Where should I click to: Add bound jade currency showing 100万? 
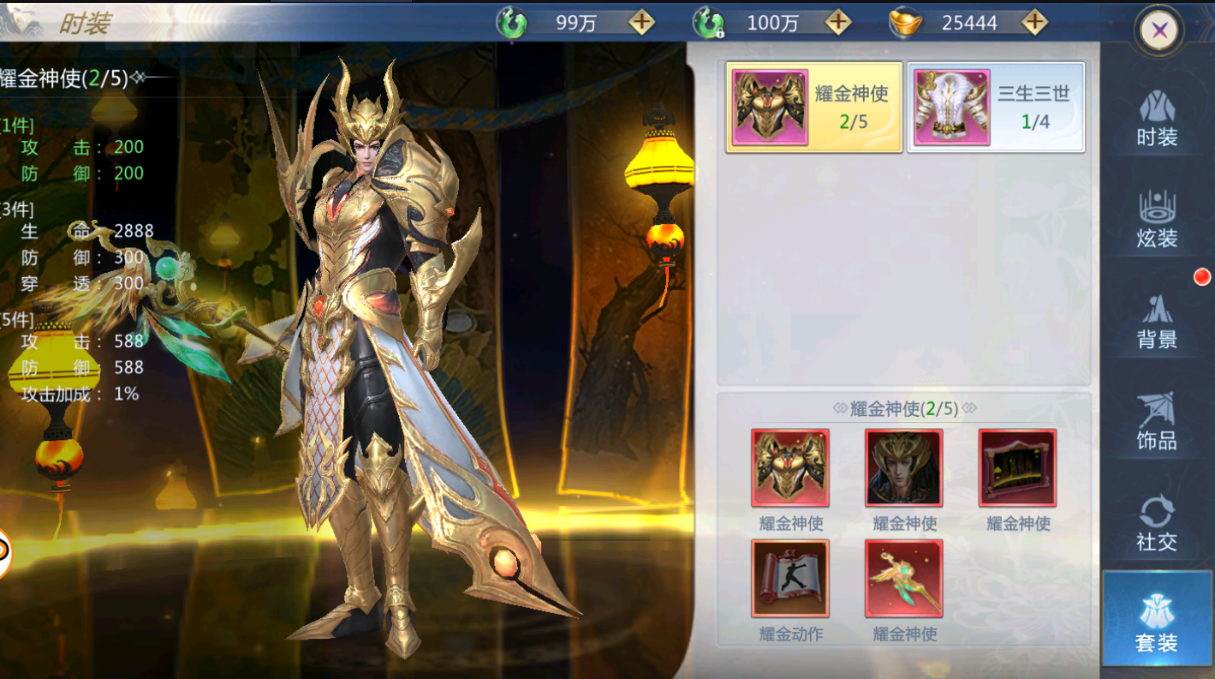(x=838, y=22)
